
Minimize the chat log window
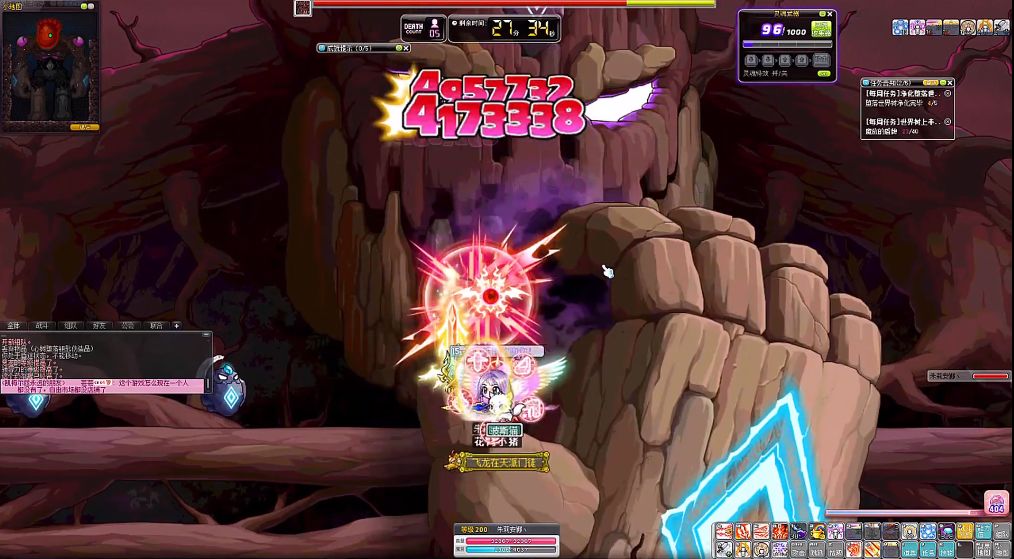[206, 336]
